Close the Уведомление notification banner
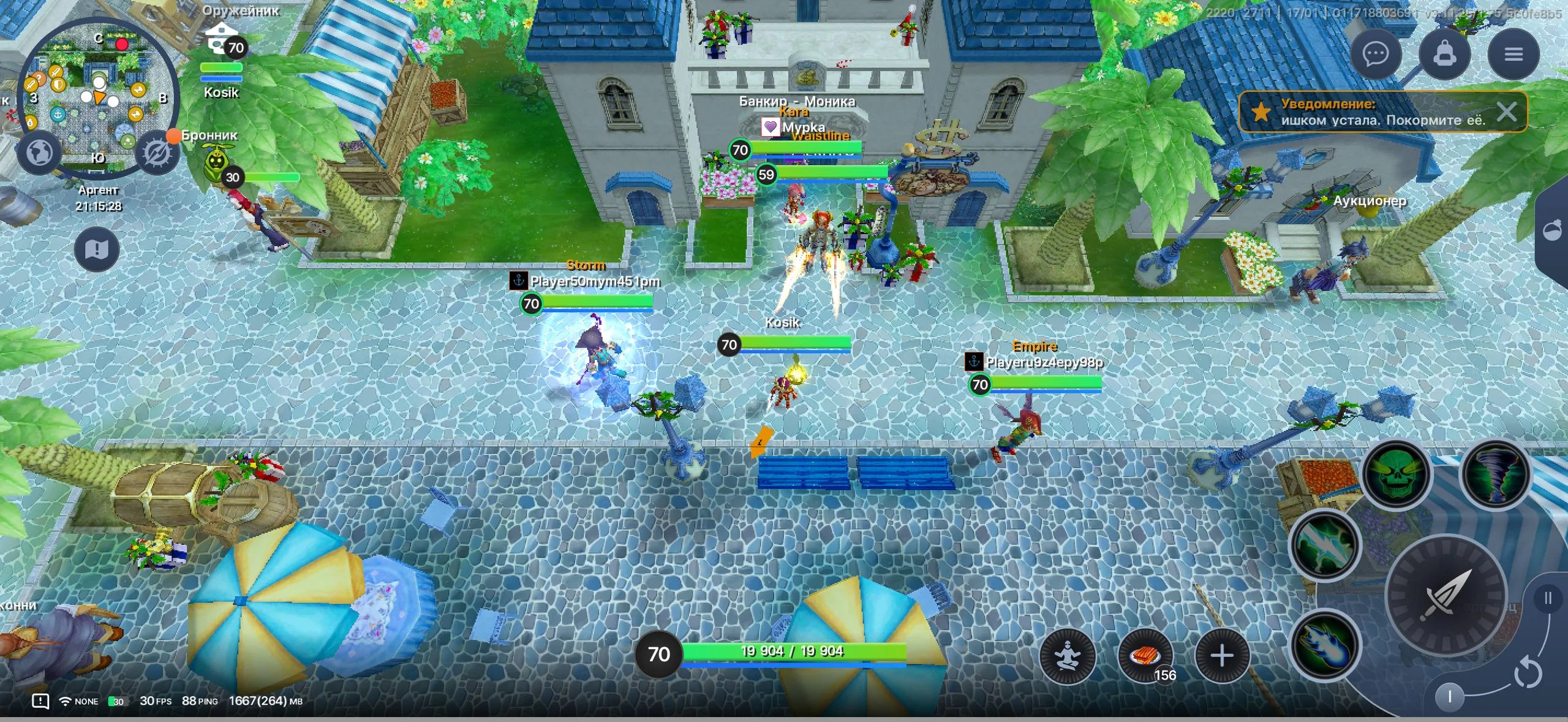 pyautogui.click(x=1506, y=112)
